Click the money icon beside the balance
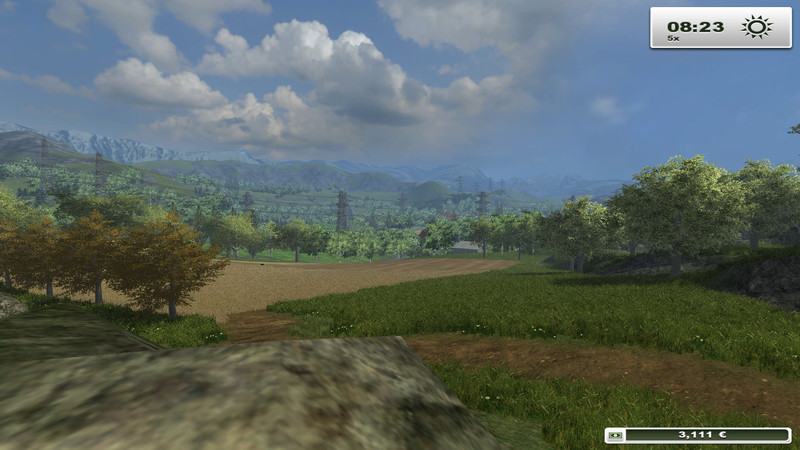 pos(615,436)
